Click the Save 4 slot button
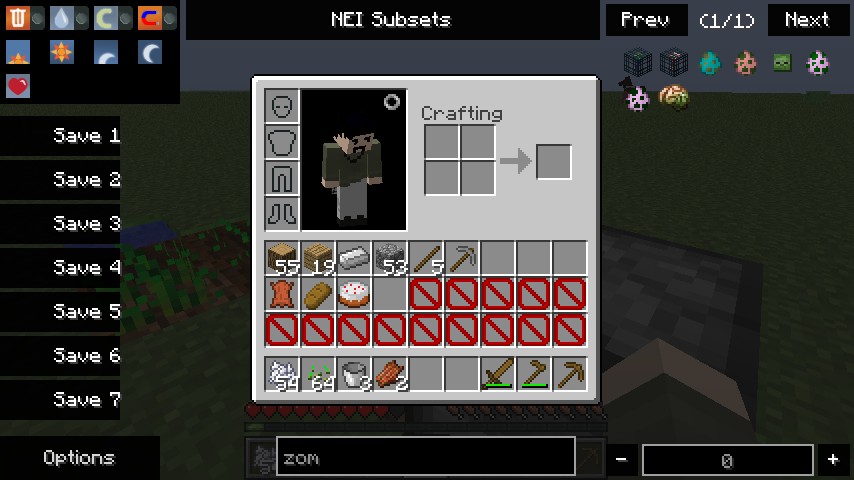Image resolution: width=854 pixels, height=480 pixels. coord(62,268)
